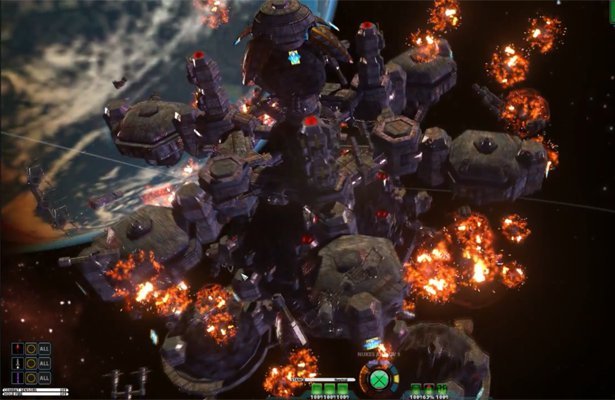Select the red laser weapon icon

click(x=17, y=349)
